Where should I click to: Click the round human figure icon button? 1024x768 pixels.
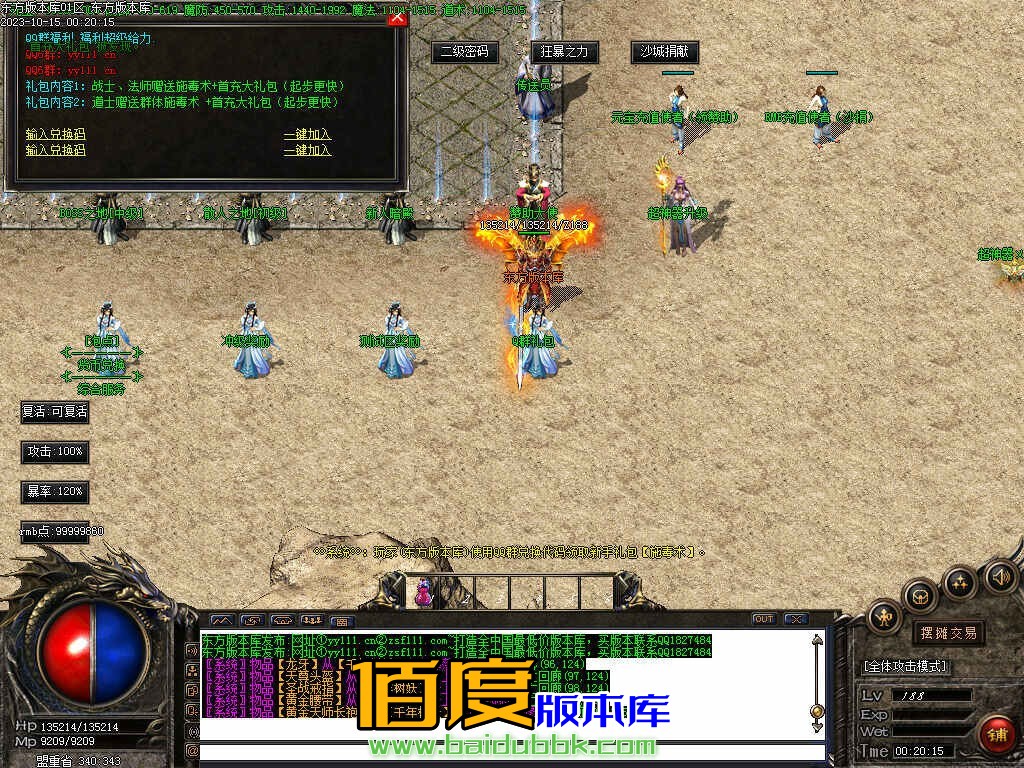tap(884, 617)
